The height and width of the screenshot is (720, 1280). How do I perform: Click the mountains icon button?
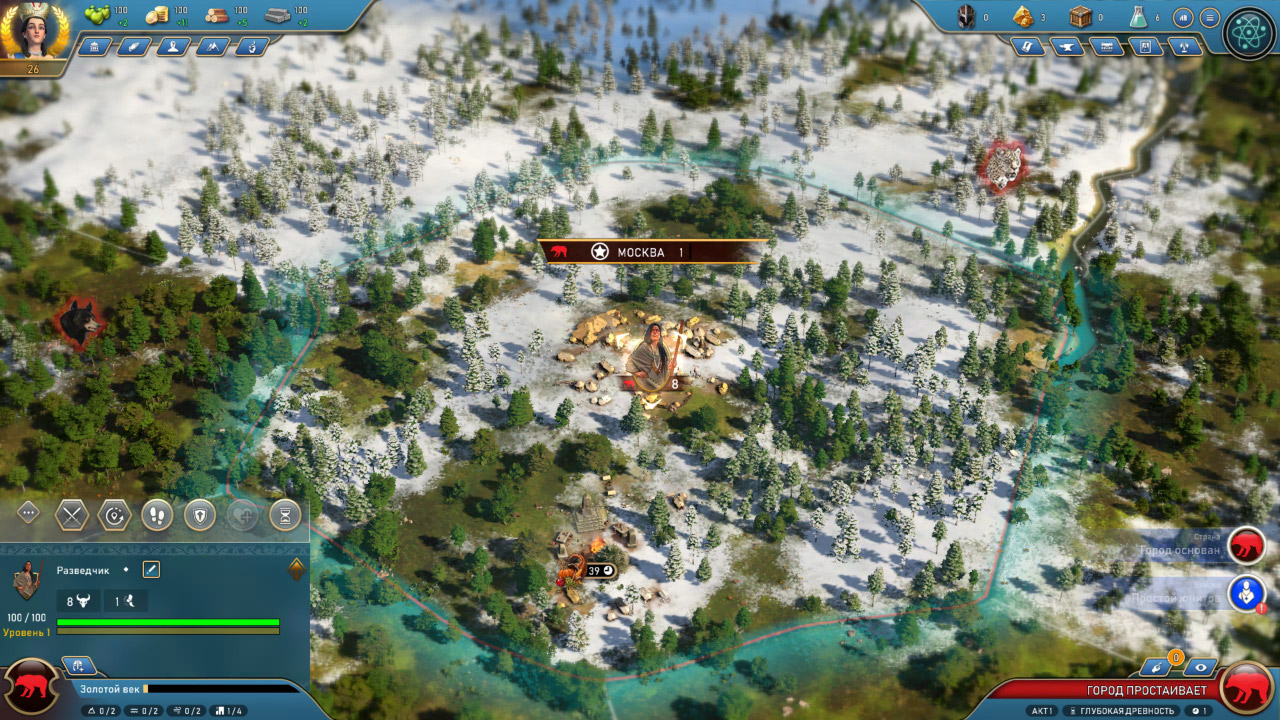[x=212, y=46]
